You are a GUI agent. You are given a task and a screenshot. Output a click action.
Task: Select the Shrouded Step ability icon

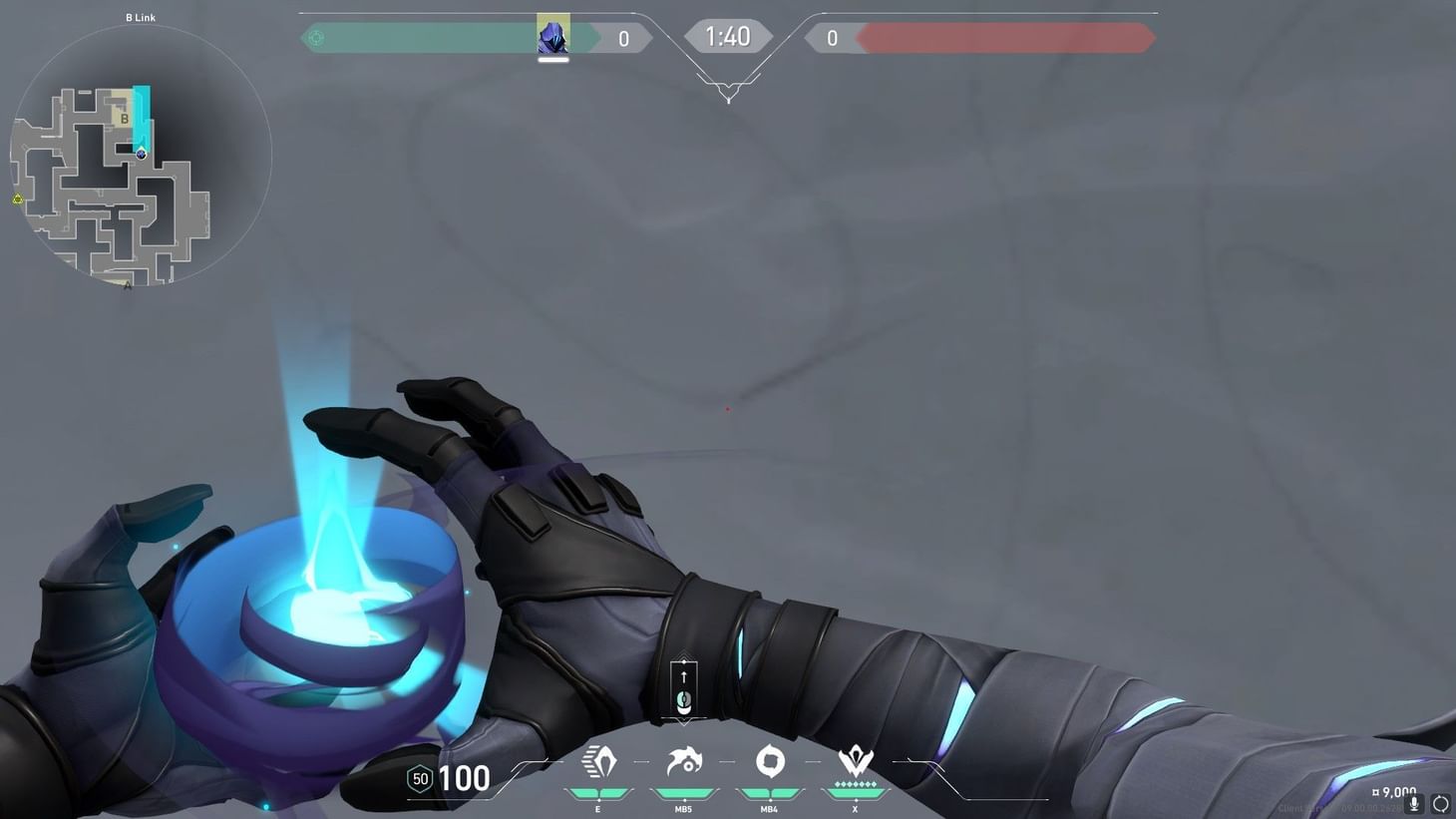pyautogui.click(x=597, y=761)
